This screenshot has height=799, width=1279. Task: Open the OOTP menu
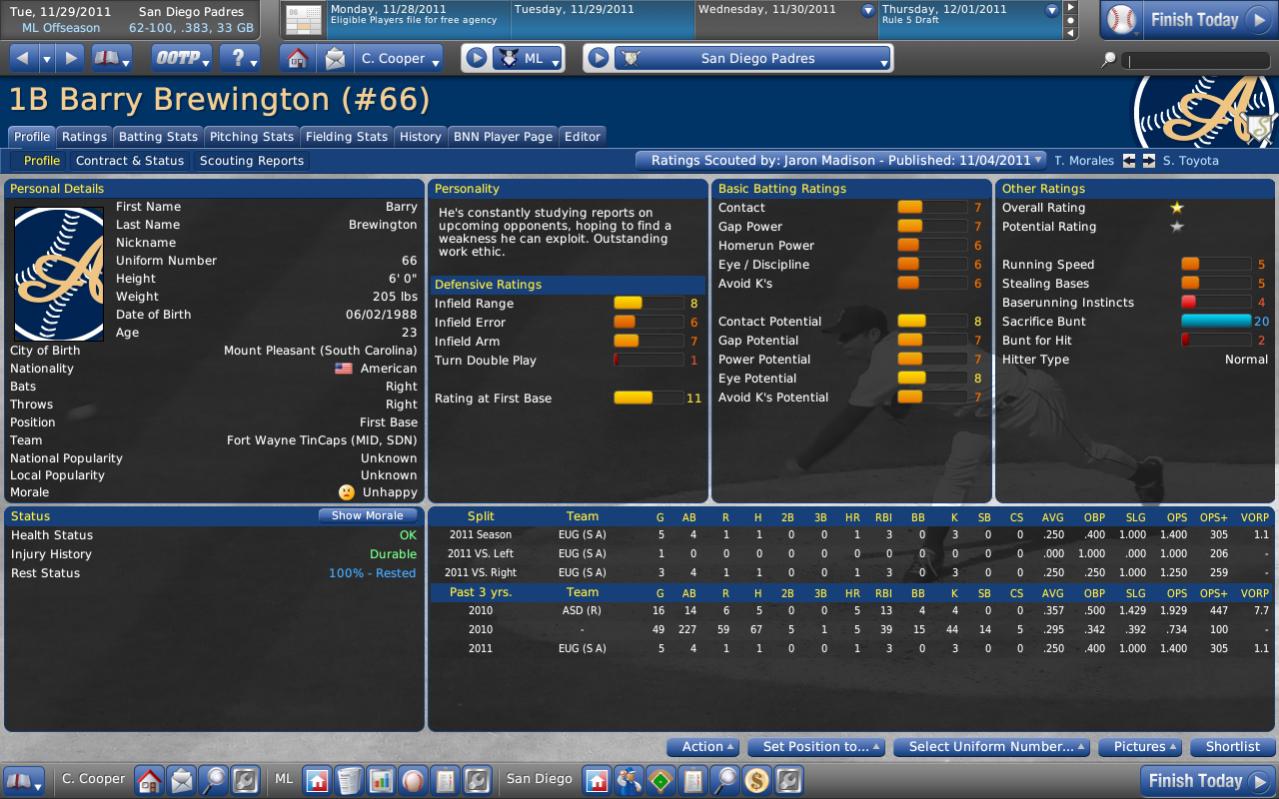182,59
